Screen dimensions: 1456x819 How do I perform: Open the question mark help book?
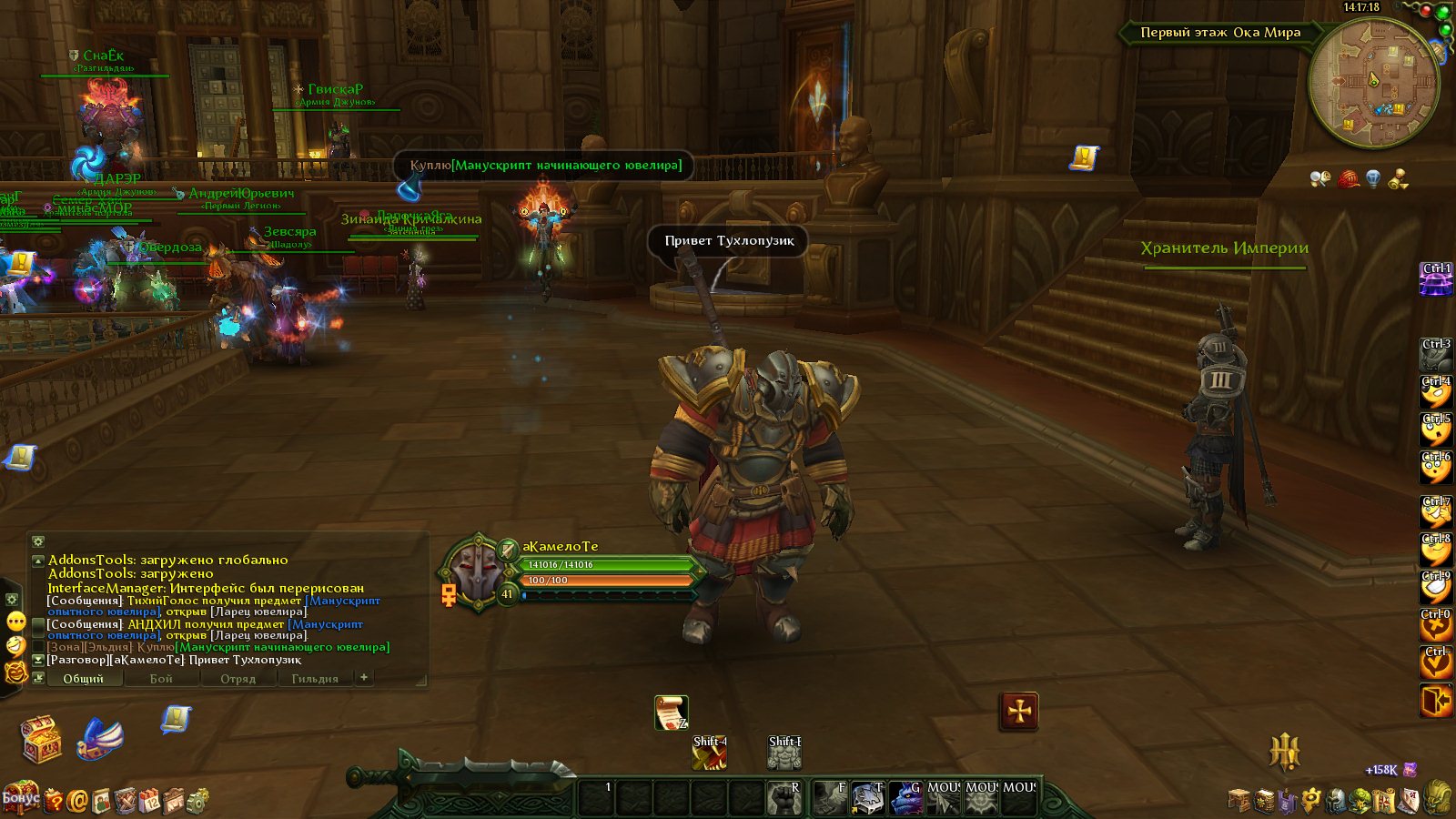pyautogui.click(x=54, y=801)
